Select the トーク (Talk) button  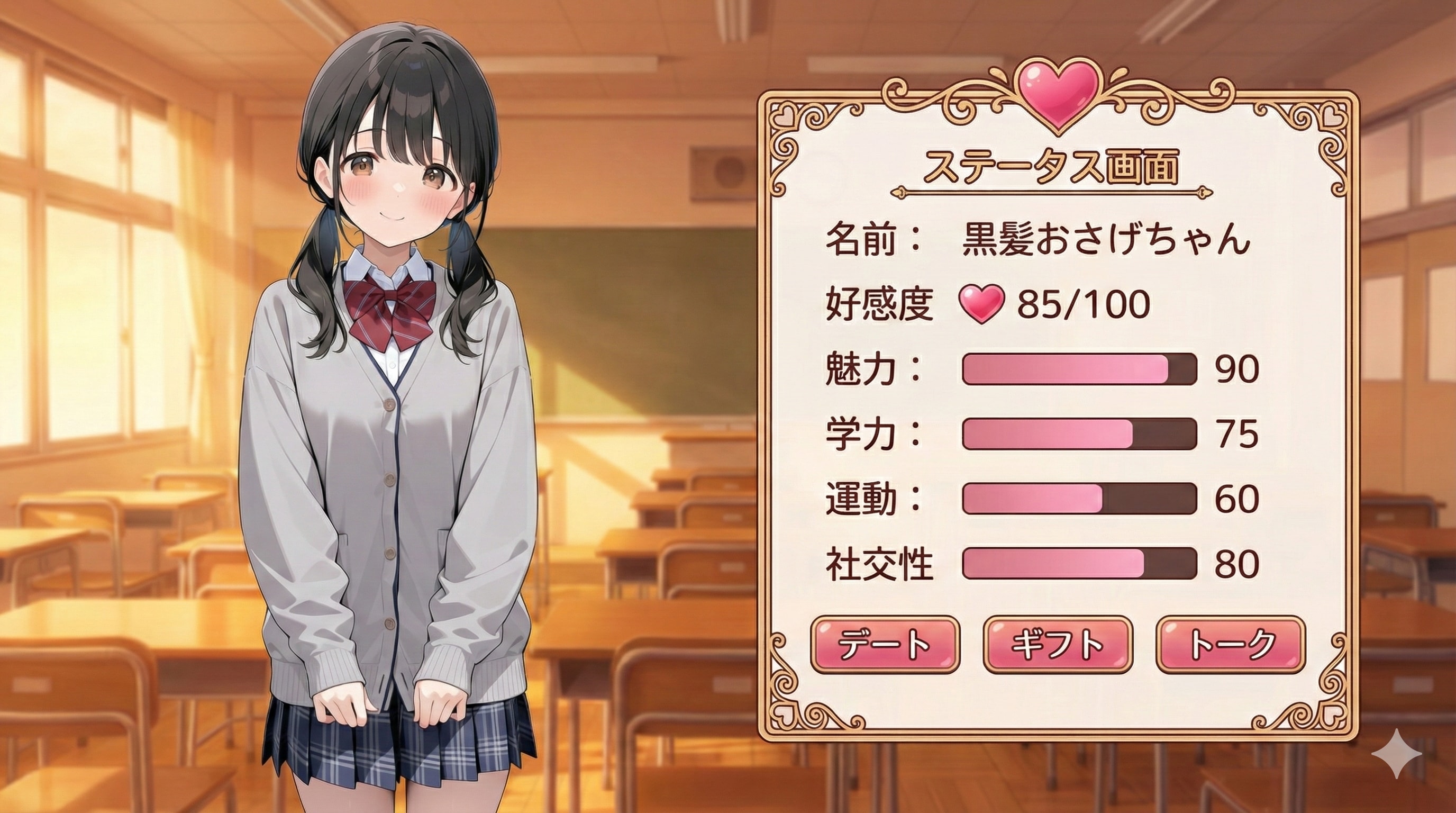coord(1231,645)
